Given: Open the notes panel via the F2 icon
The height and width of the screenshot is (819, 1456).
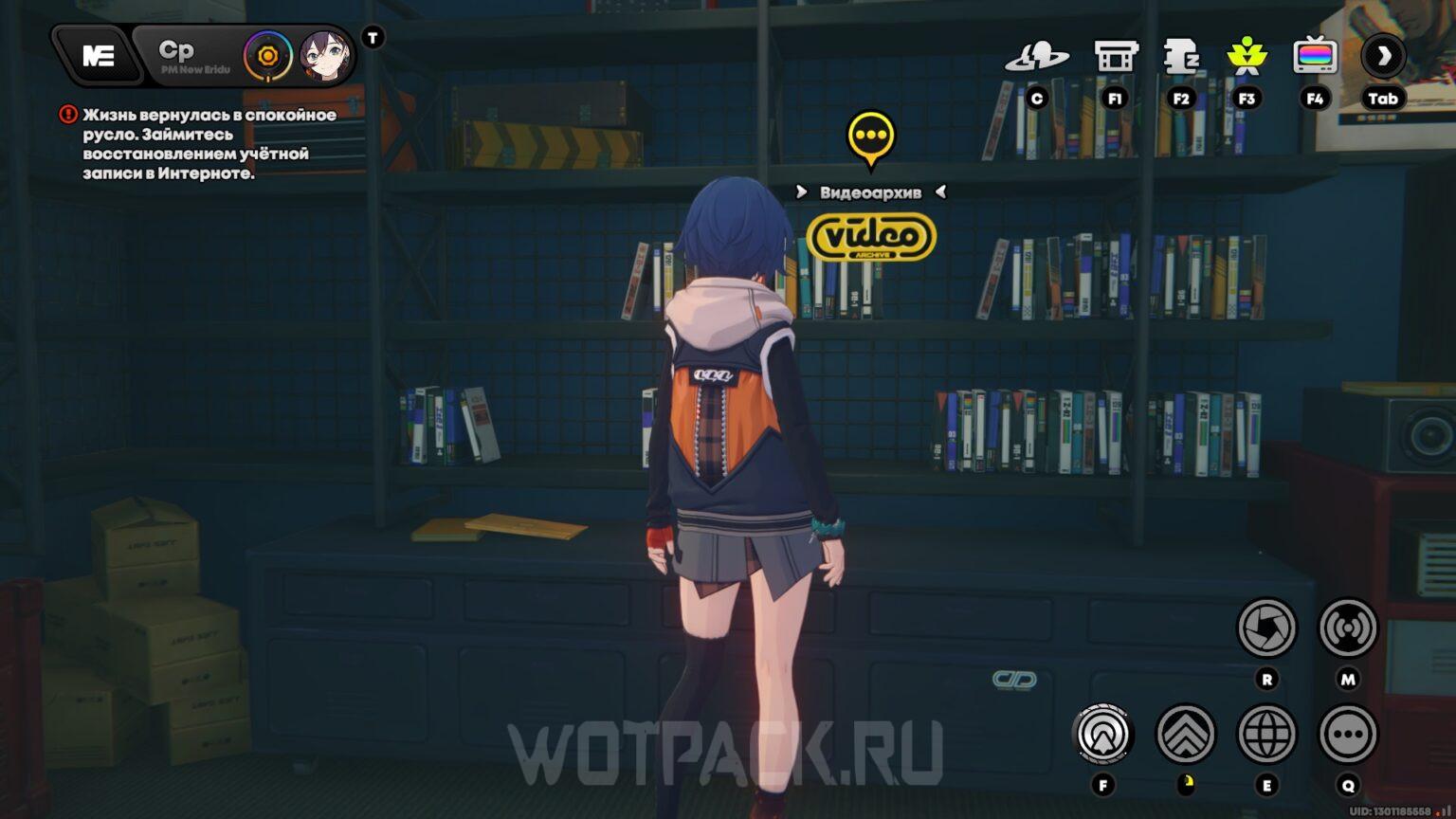Looking at the screenshot, I should click(1181, 57).
